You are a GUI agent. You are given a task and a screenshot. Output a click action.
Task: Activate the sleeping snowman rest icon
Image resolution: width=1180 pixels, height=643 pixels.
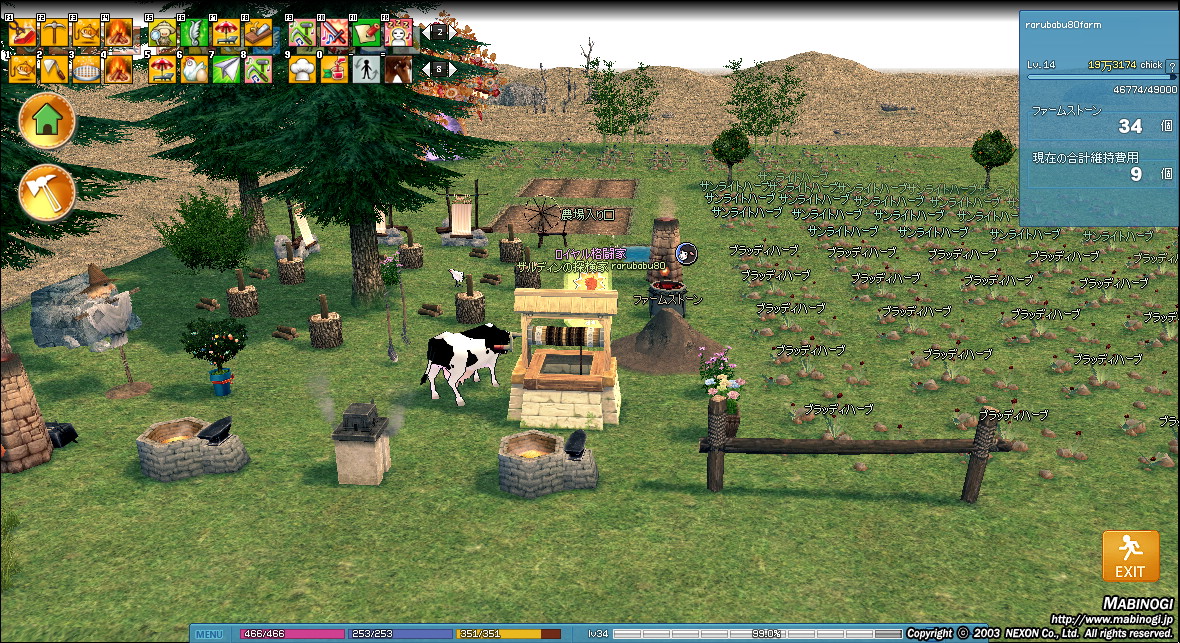click(x=398, y=33)
